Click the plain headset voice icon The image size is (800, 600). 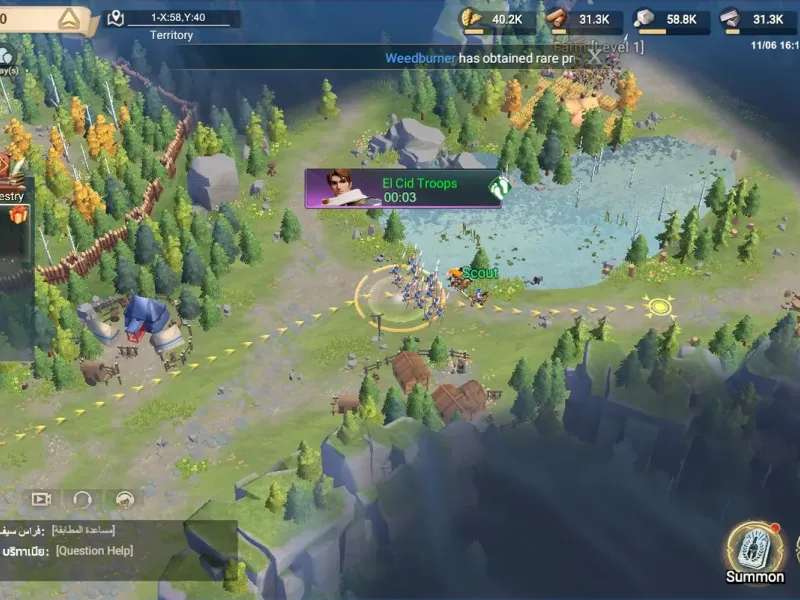[83, 499]
